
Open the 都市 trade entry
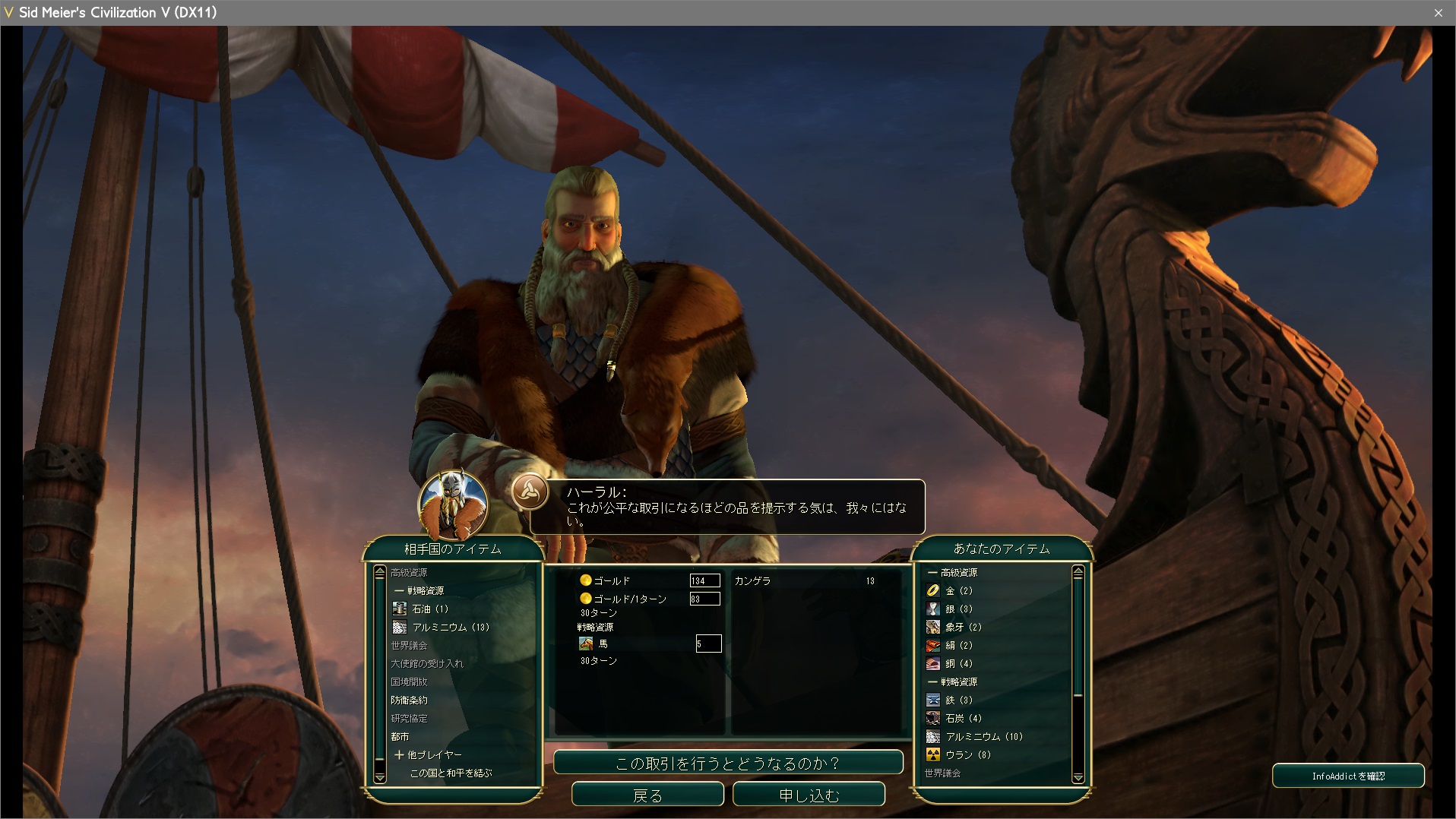pos(400,736)
